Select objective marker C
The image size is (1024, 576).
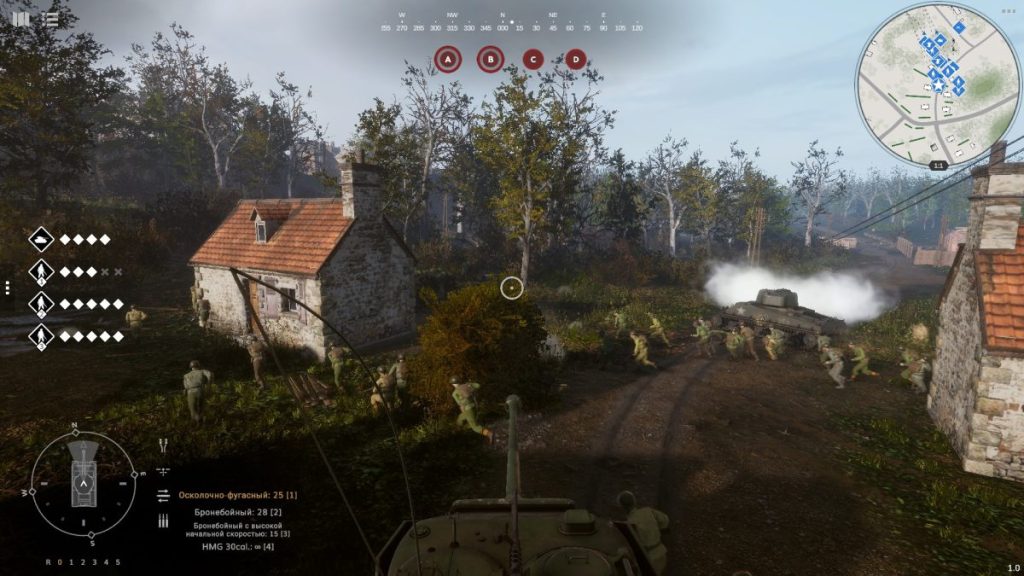coord(533,59)
